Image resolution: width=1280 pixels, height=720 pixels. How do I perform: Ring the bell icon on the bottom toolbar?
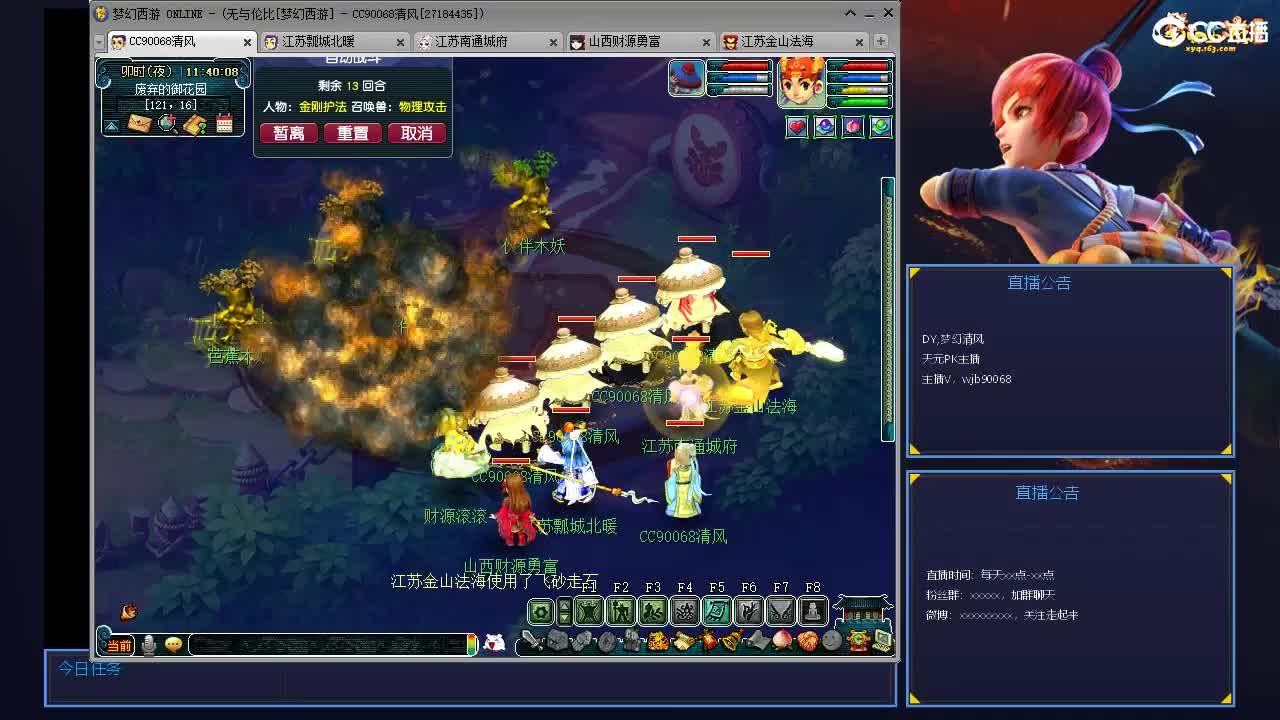[731, 641]
